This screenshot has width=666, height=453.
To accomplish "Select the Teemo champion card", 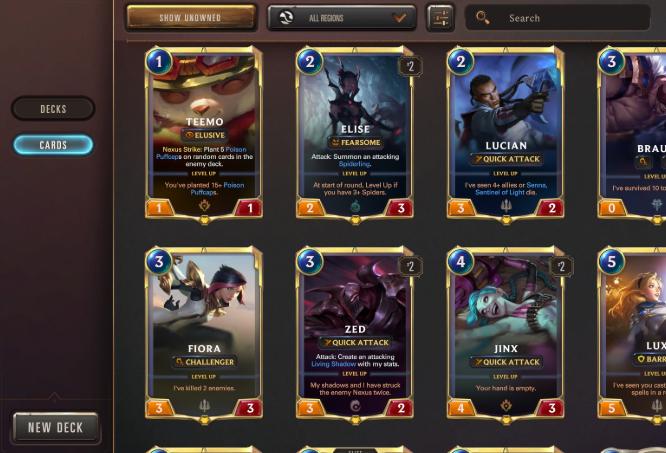I will tap(205, 133).
